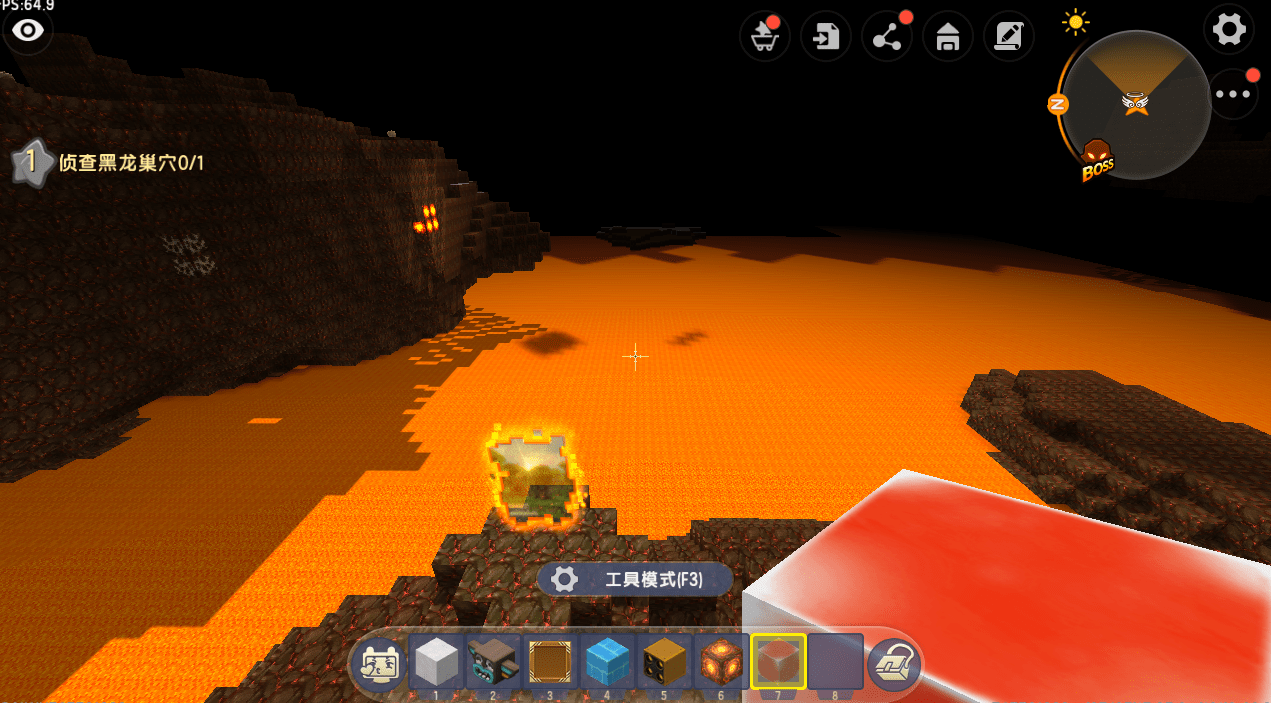
Task: Click the import file icon
Action: (826, 38)
